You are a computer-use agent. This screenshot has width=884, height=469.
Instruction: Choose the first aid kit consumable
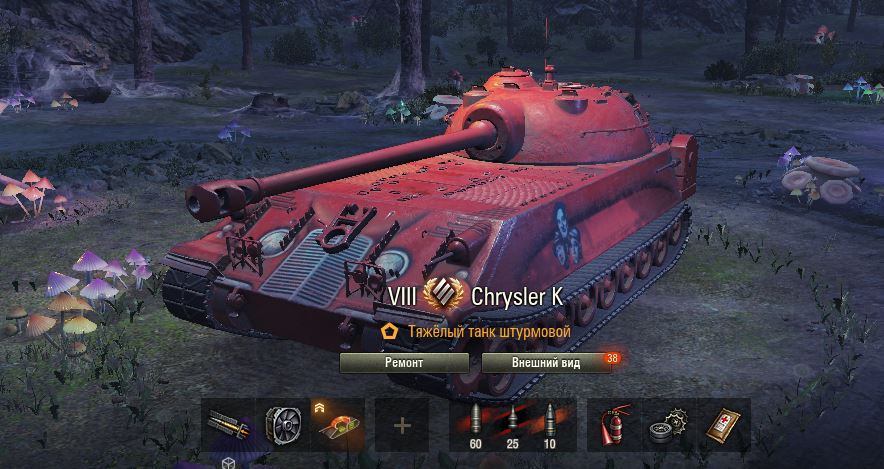723,425
